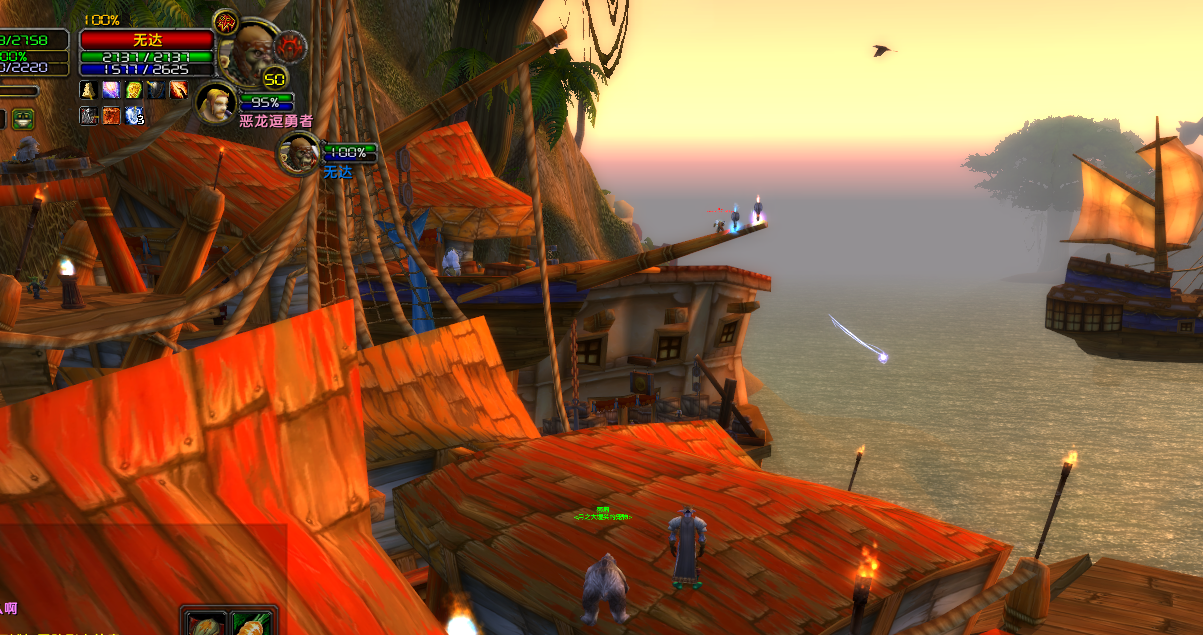Click the dark blue shield buff icon
This screenshot has height=635, width=1203.
155,90
